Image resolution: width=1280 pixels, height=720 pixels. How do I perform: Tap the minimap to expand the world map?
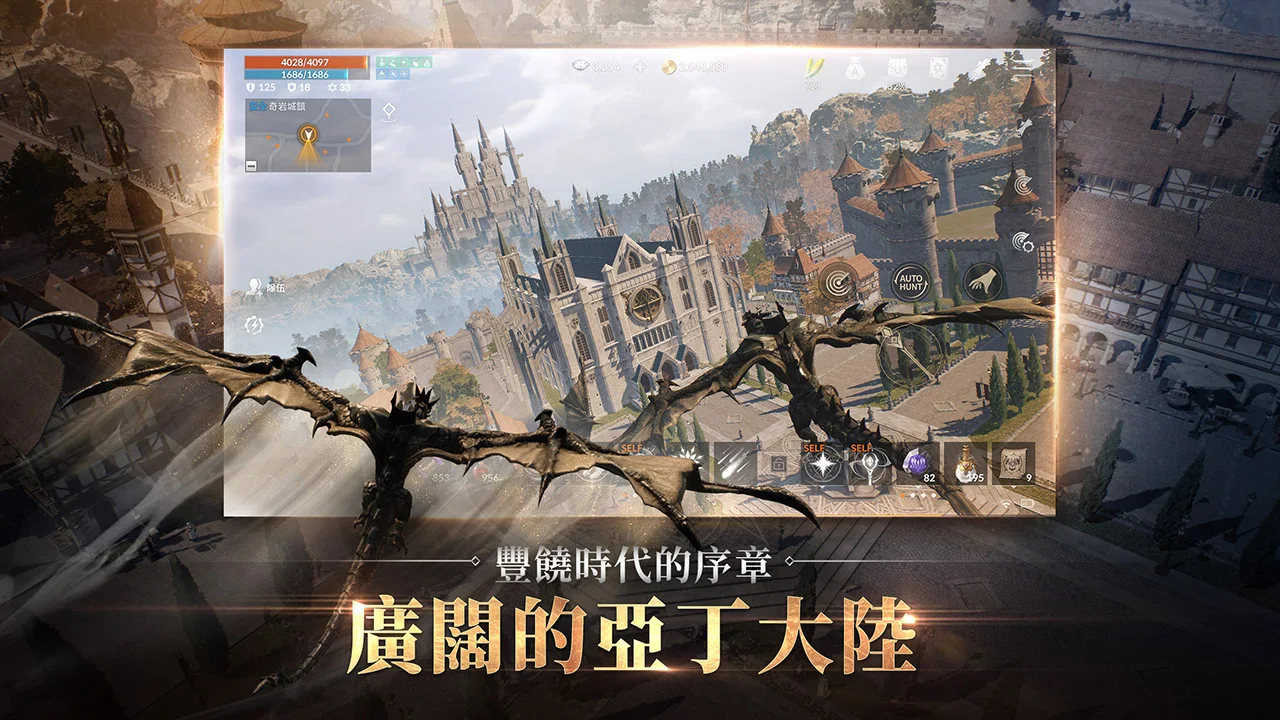click(x=308, y=136)
